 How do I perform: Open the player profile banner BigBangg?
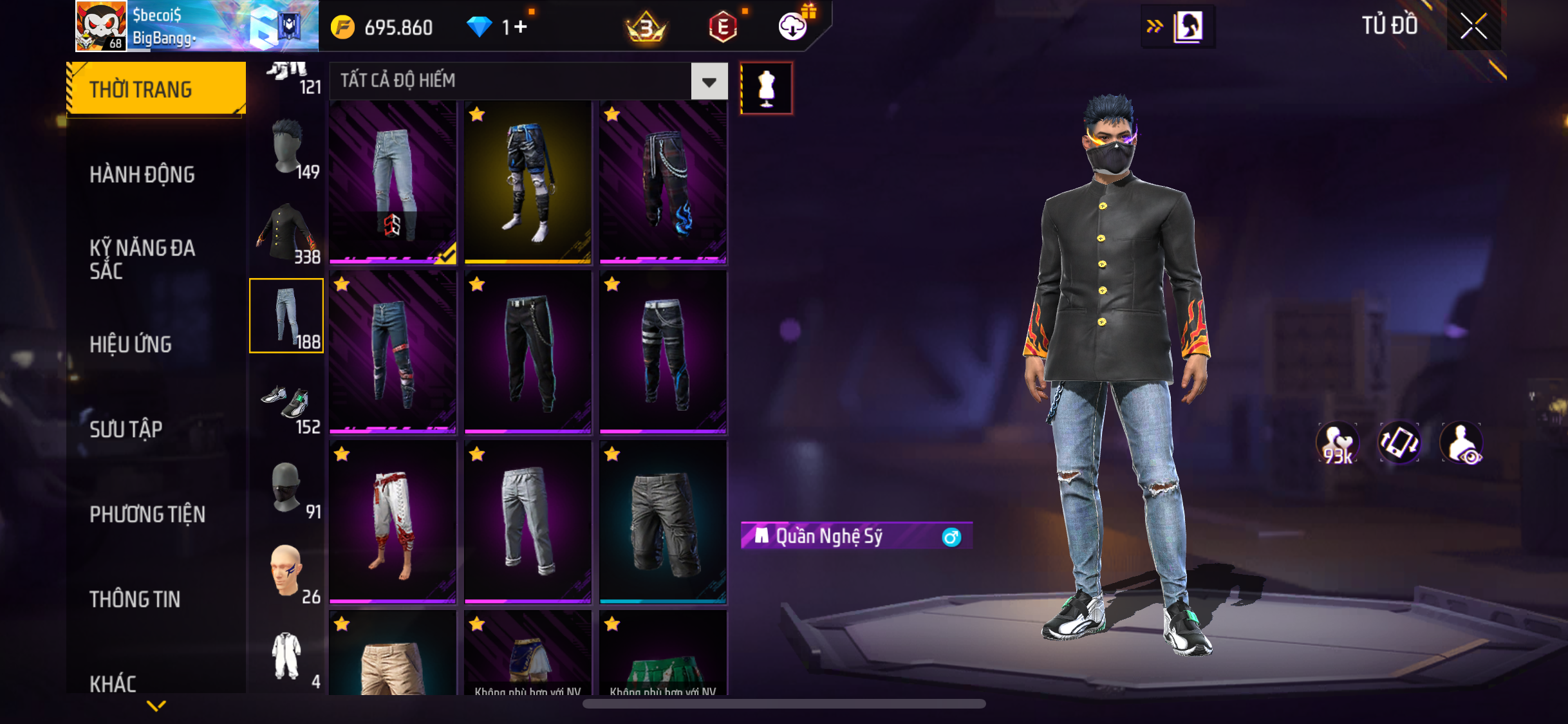[x=196, y=26]
